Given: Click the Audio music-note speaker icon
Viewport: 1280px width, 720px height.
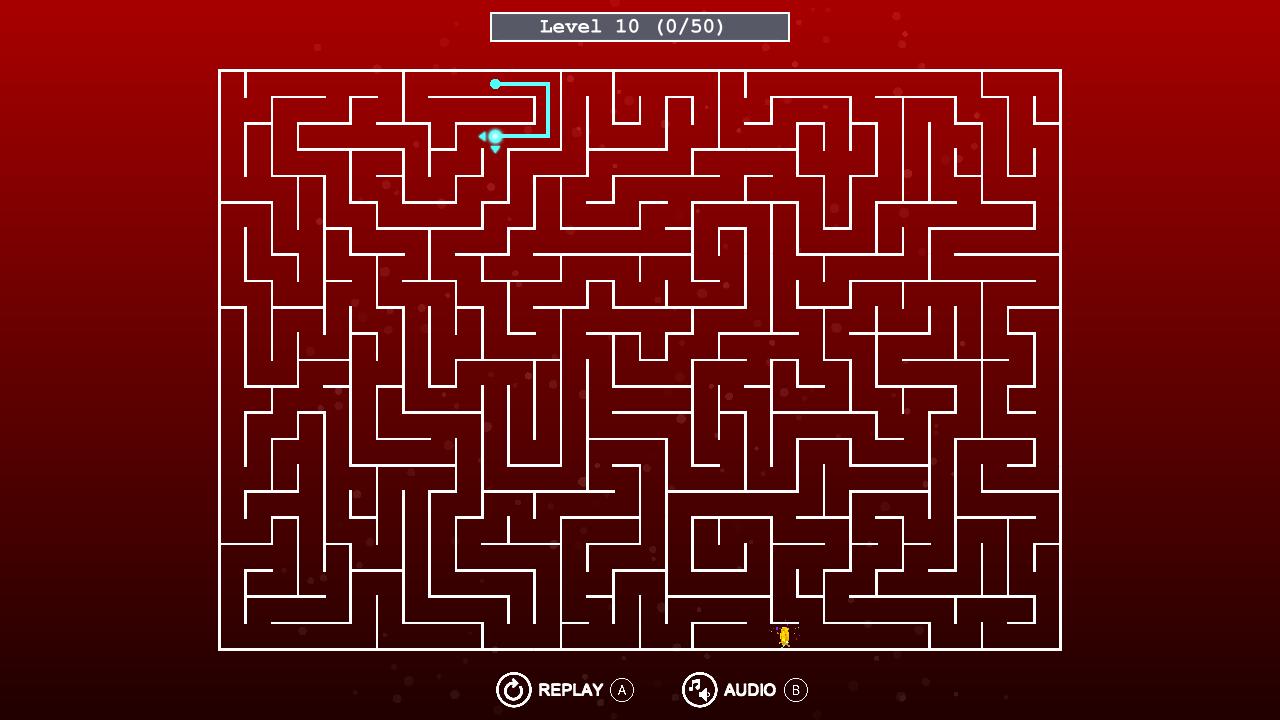Looking at the screenshot, I should point(699,690).
